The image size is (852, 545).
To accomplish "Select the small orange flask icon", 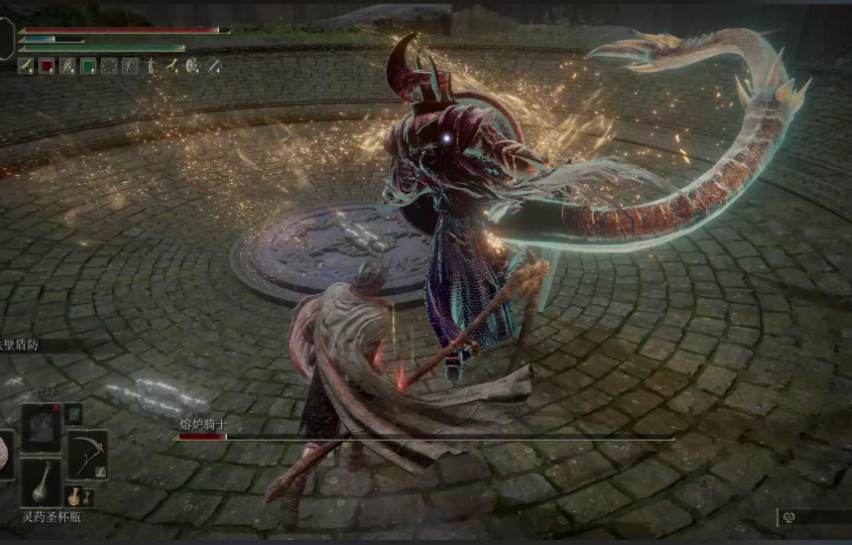I will pos(74,495).
